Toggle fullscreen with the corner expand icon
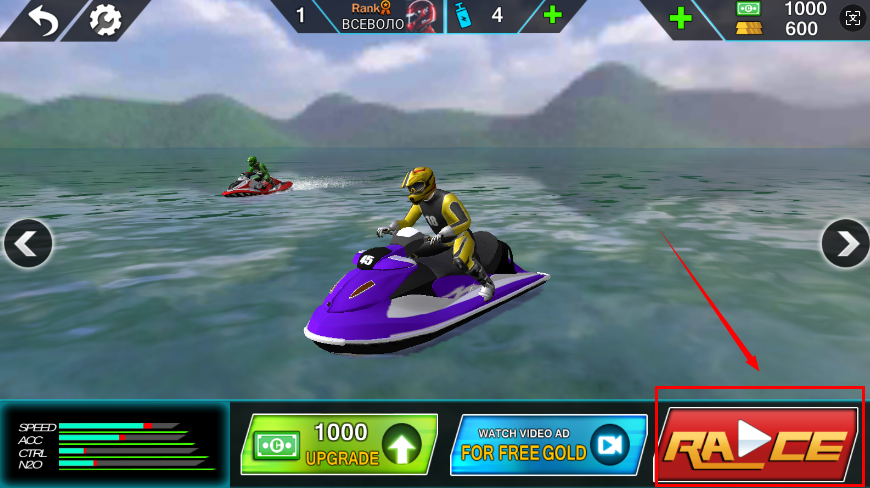The width and height of the screenshot is (870, 488). point(852,17)
